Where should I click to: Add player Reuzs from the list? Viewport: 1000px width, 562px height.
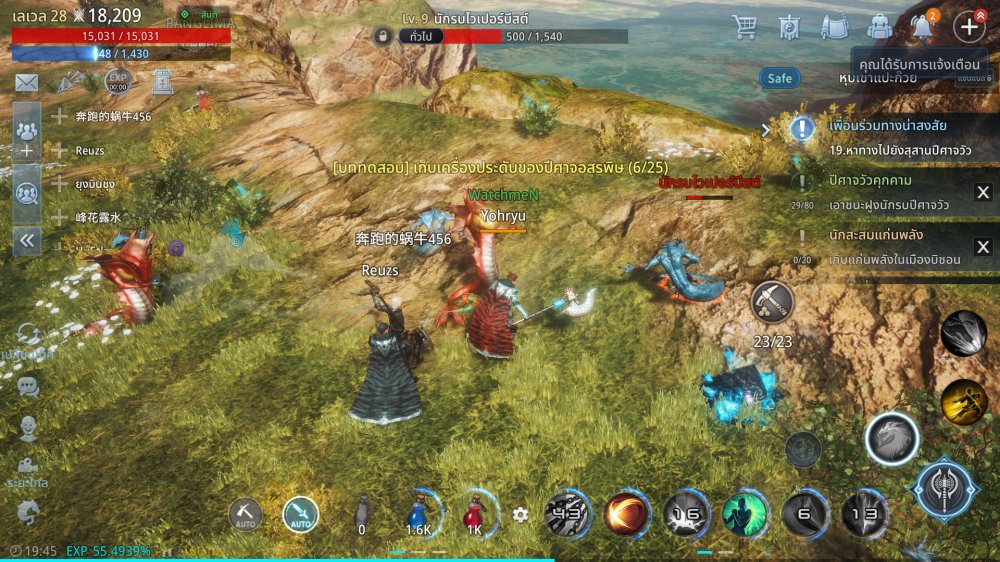coord(60,150)
